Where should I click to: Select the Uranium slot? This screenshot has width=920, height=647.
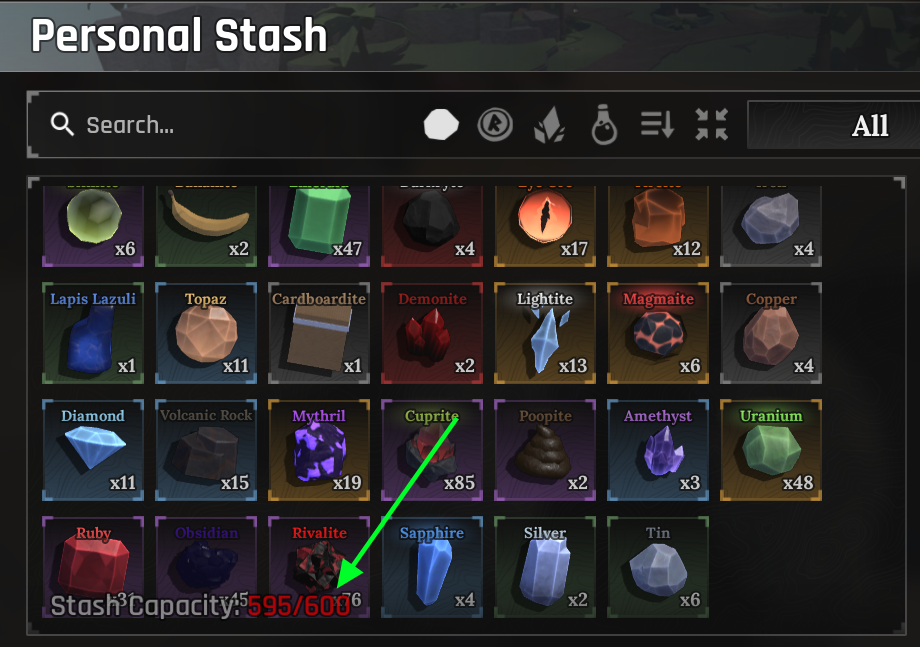(771, 450)
